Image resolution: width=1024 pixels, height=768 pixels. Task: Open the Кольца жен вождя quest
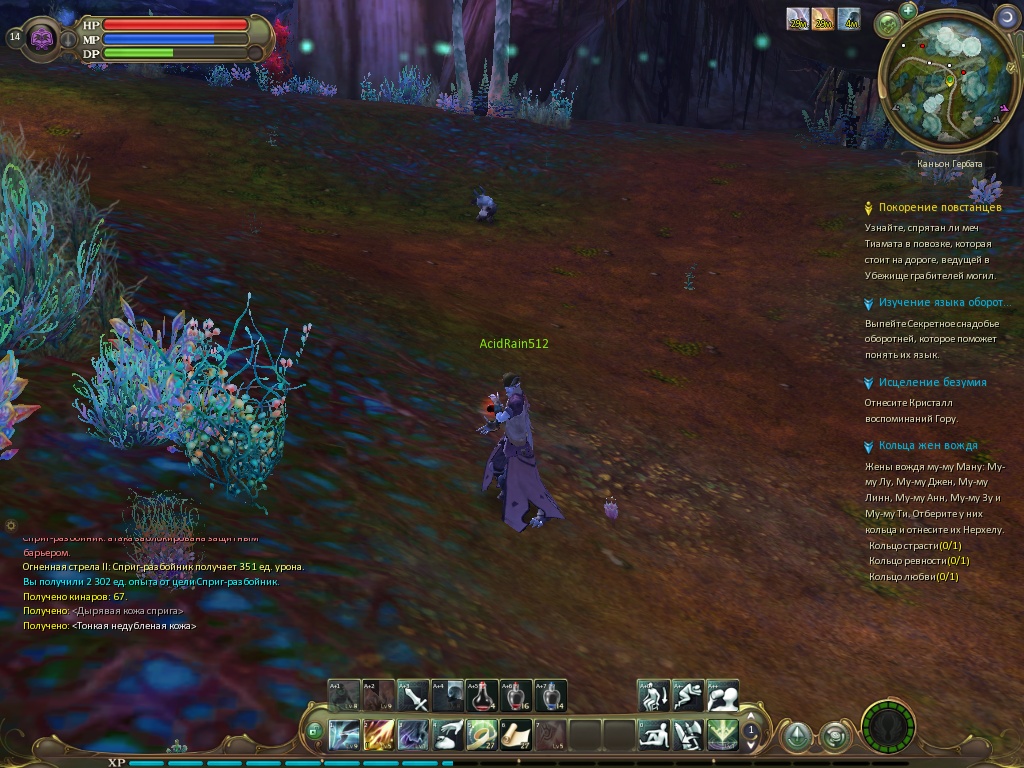pos(927,446)
